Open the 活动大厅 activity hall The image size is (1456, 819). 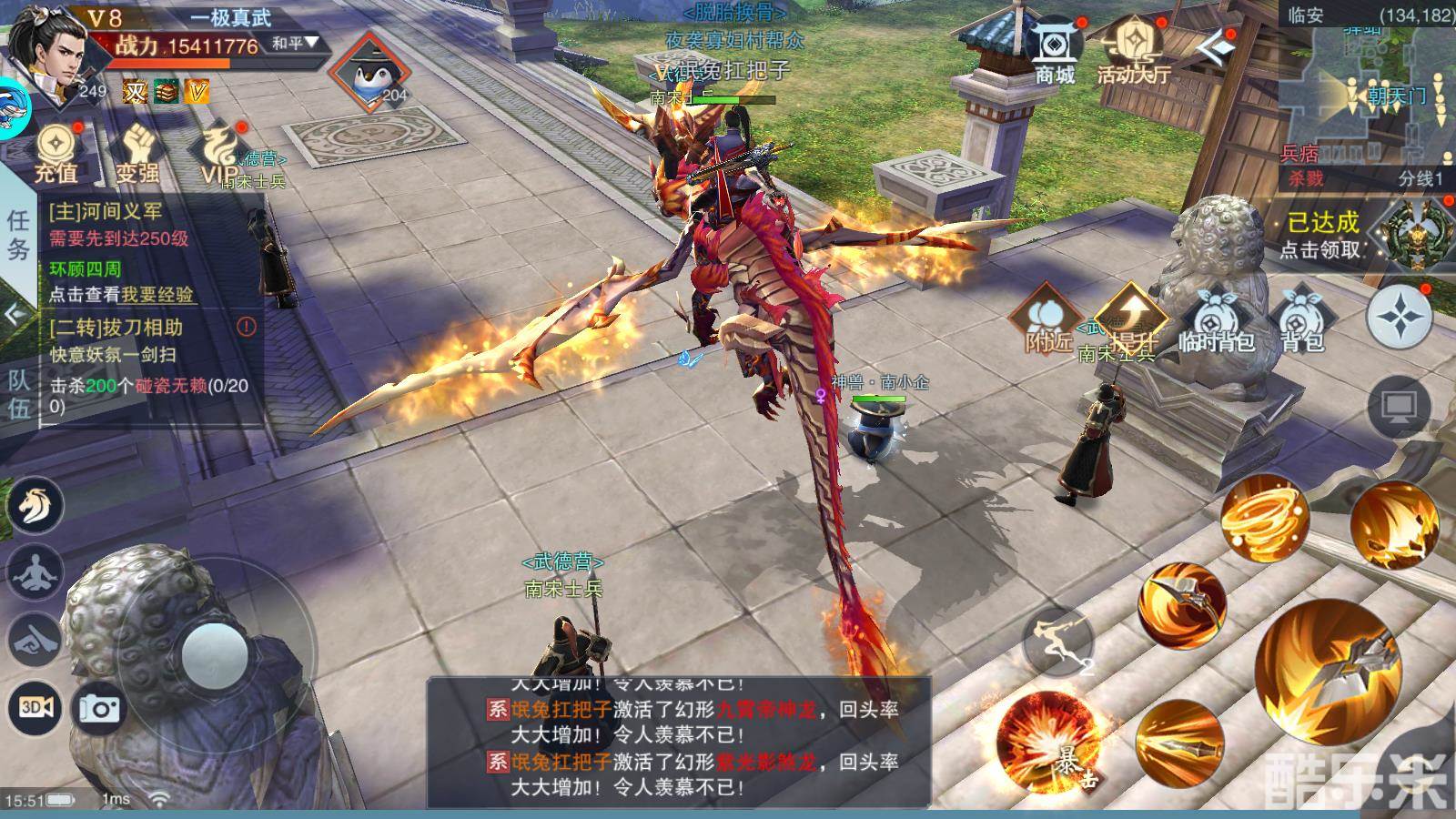click(x=1133, y=53)
